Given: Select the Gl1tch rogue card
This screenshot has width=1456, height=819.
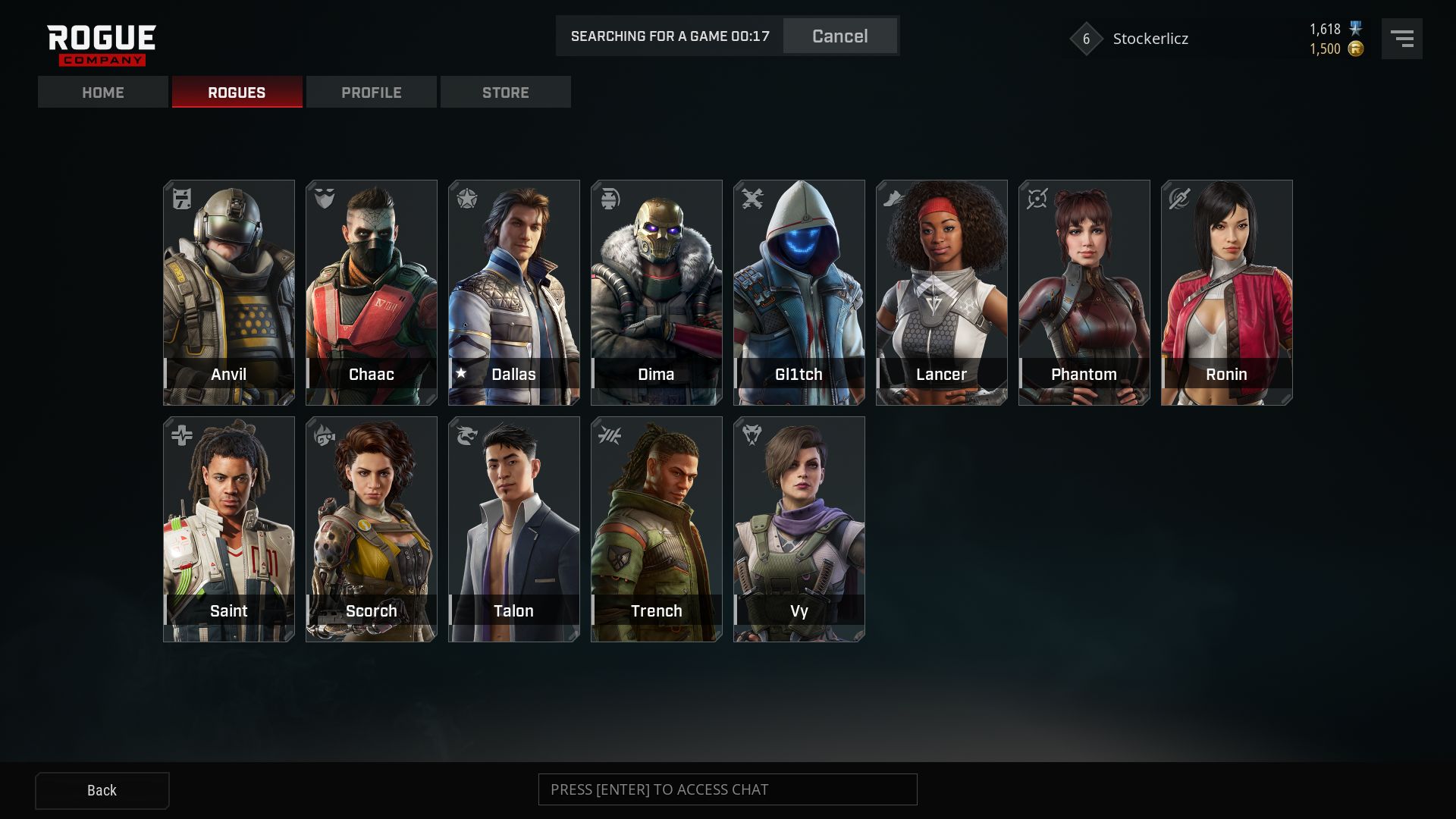Looking at the screenshot, I should pyautogui.click(x=799, y=292).
